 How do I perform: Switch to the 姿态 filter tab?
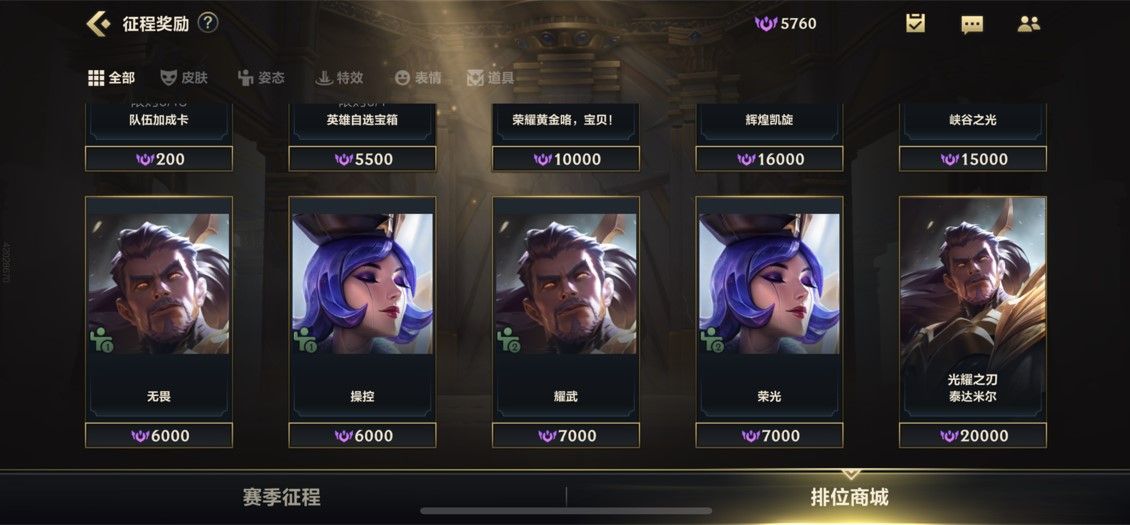[x=260, y=77]
